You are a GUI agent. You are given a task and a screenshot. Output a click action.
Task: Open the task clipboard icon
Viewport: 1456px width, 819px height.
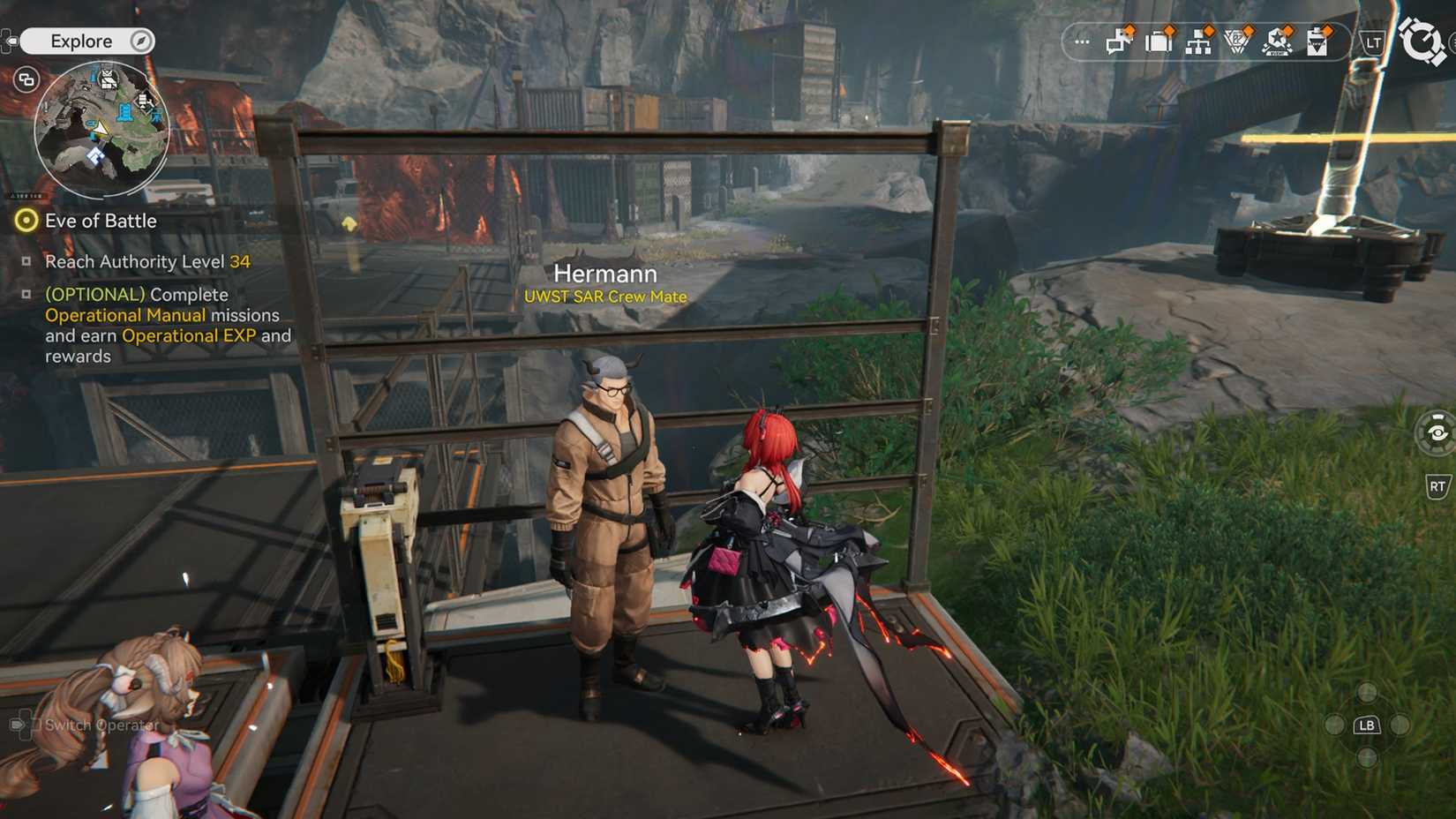pyautogui.click(x=1317, y=41)
